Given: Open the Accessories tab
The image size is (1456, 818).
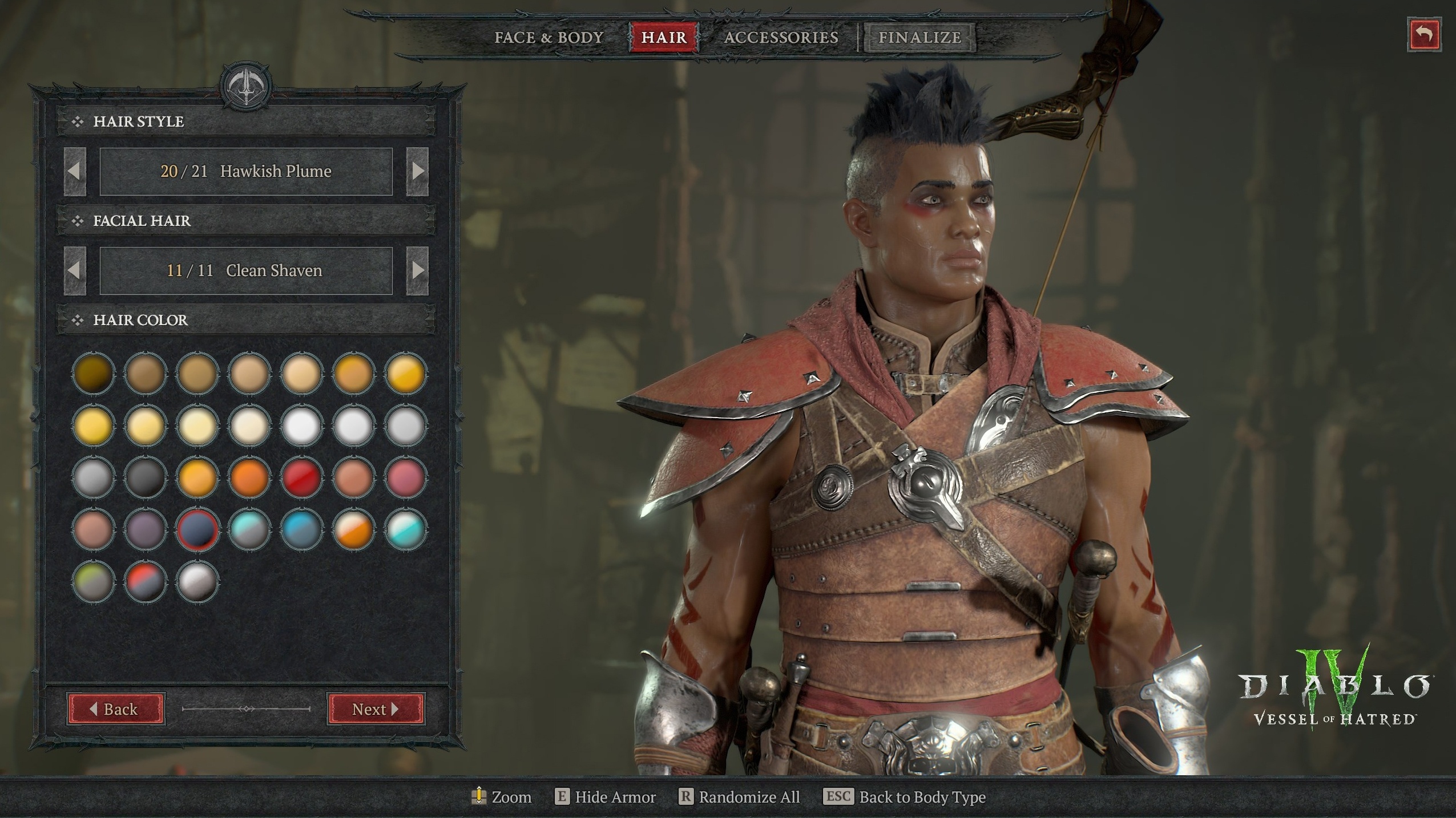Looking at the screenshot, I should click(781, 38).
